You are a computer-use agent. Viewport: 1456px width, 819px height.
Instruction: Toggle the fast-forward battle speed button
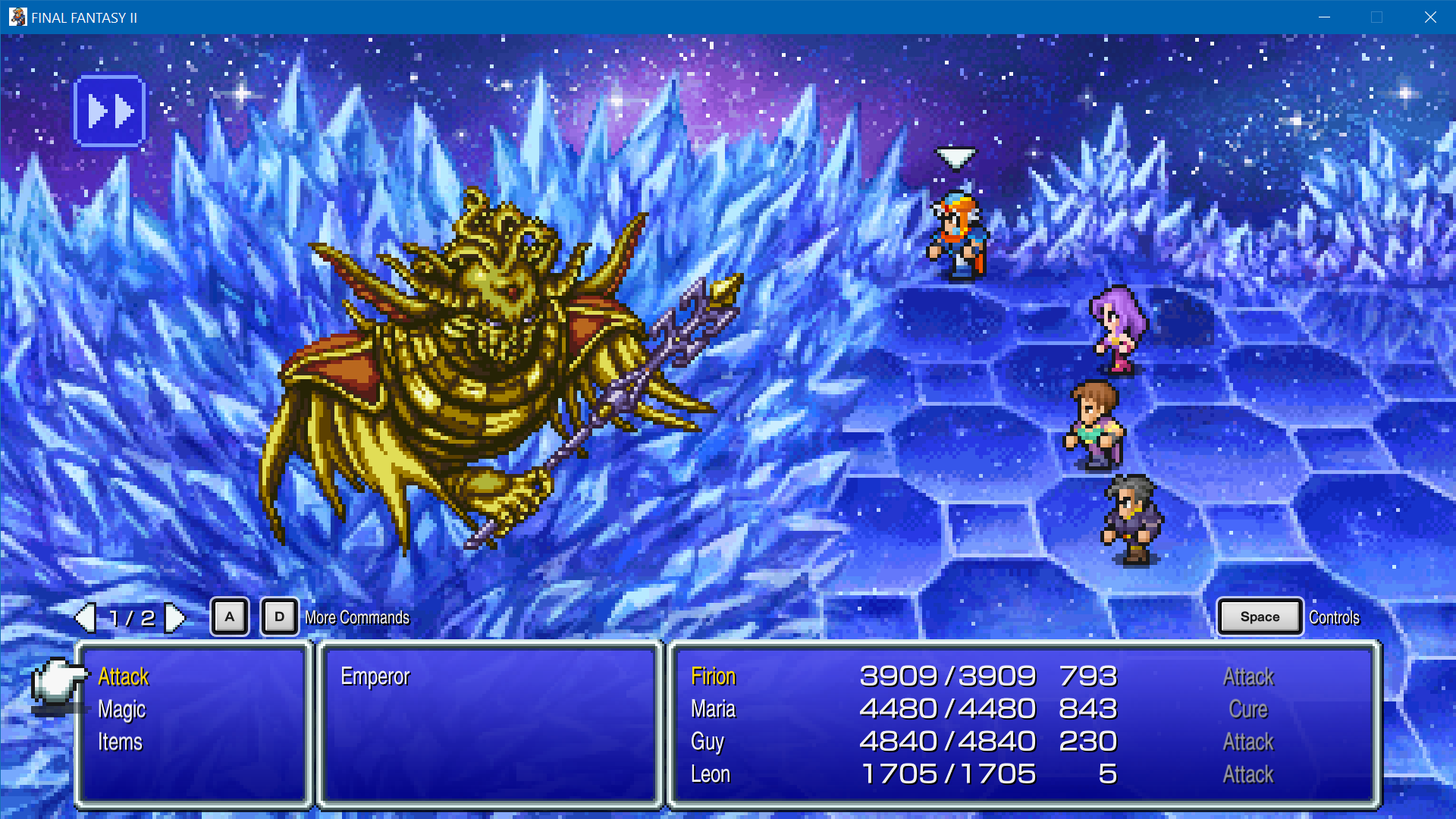pyautogui.click(x=110, y=111)
